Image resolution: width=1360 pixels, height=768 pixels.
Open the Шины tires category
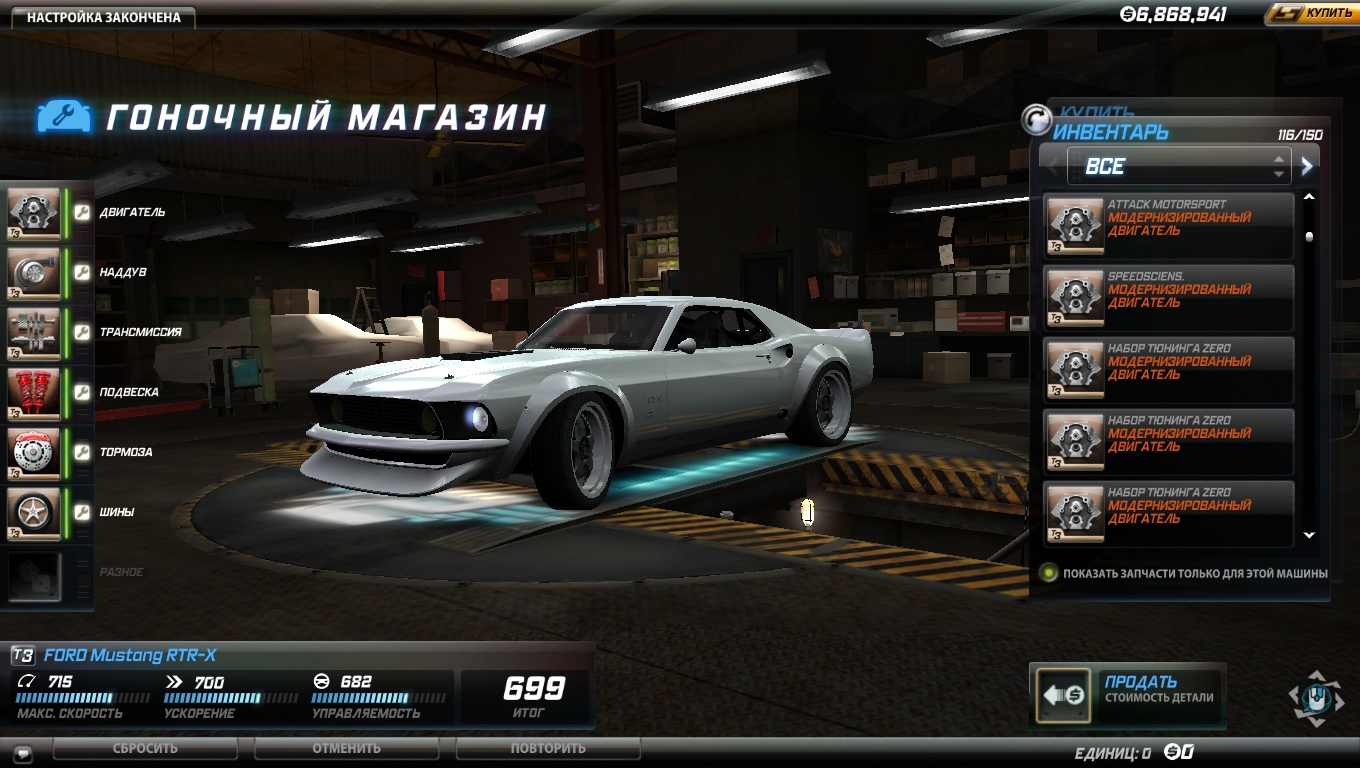tap(36, 512)
